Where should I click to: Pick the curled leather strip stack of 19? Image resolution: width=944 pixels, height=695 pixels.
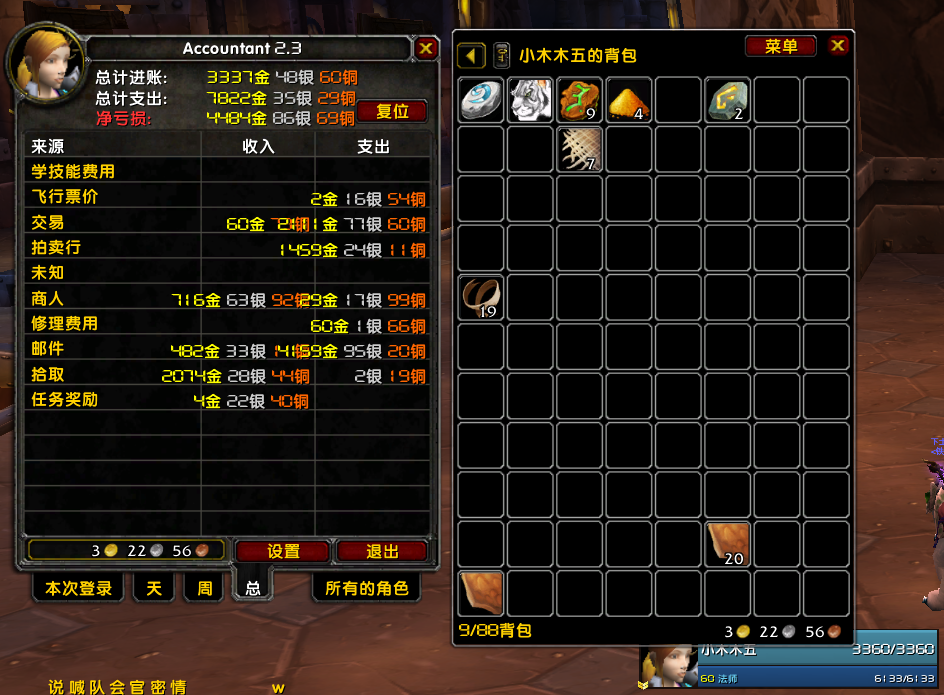482,297
